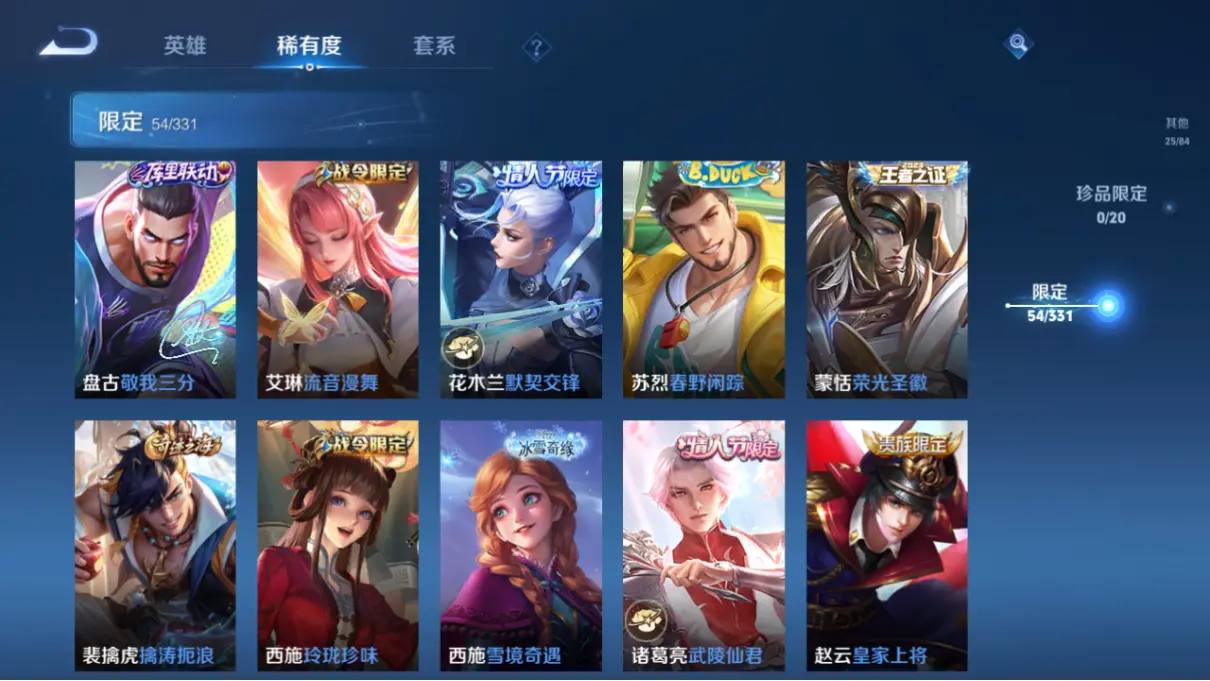Screen dimensions: 1210x681
Task: Select the 限定 54/331 rarity marker
Action: (x=1107, y=305)
